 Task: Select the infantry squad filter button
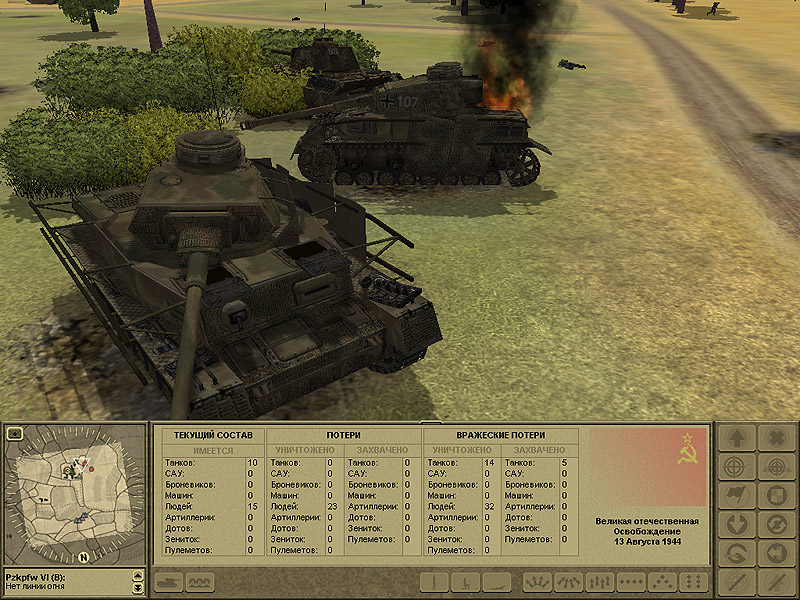point(198,582)
